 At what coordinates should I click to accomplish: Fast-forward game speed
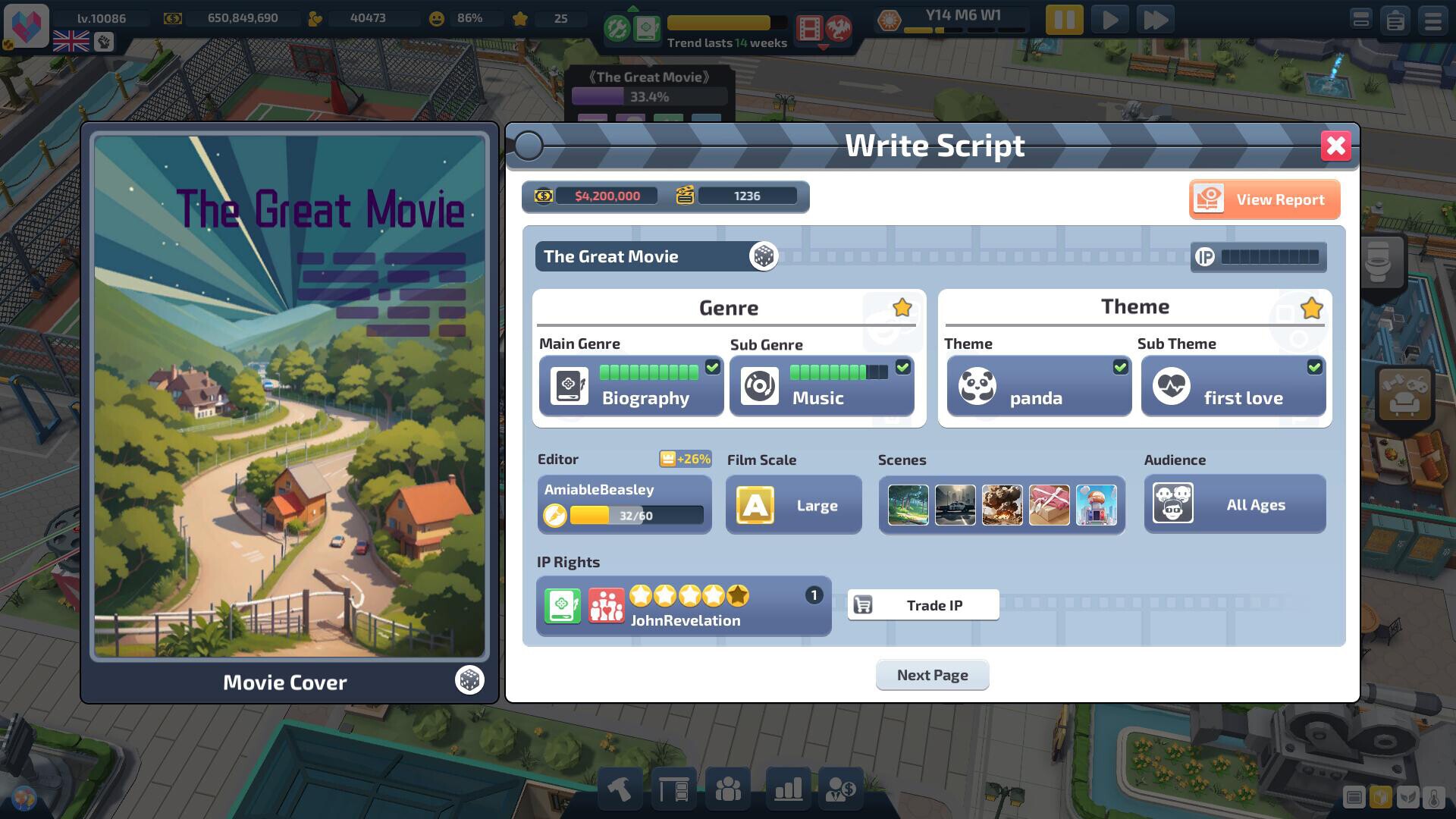[1156, 20]
